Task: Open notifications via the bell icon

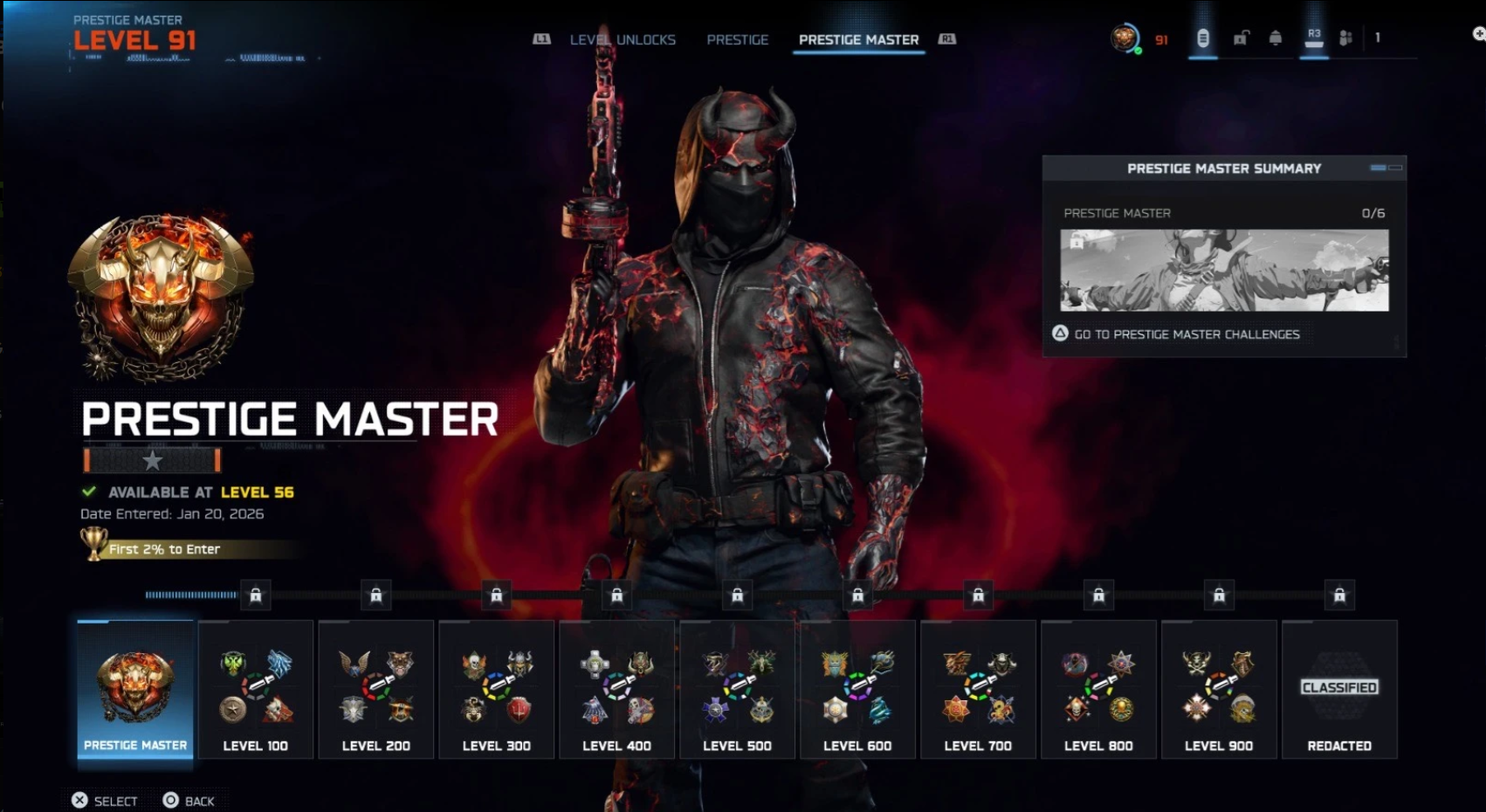Action: 1273,38
